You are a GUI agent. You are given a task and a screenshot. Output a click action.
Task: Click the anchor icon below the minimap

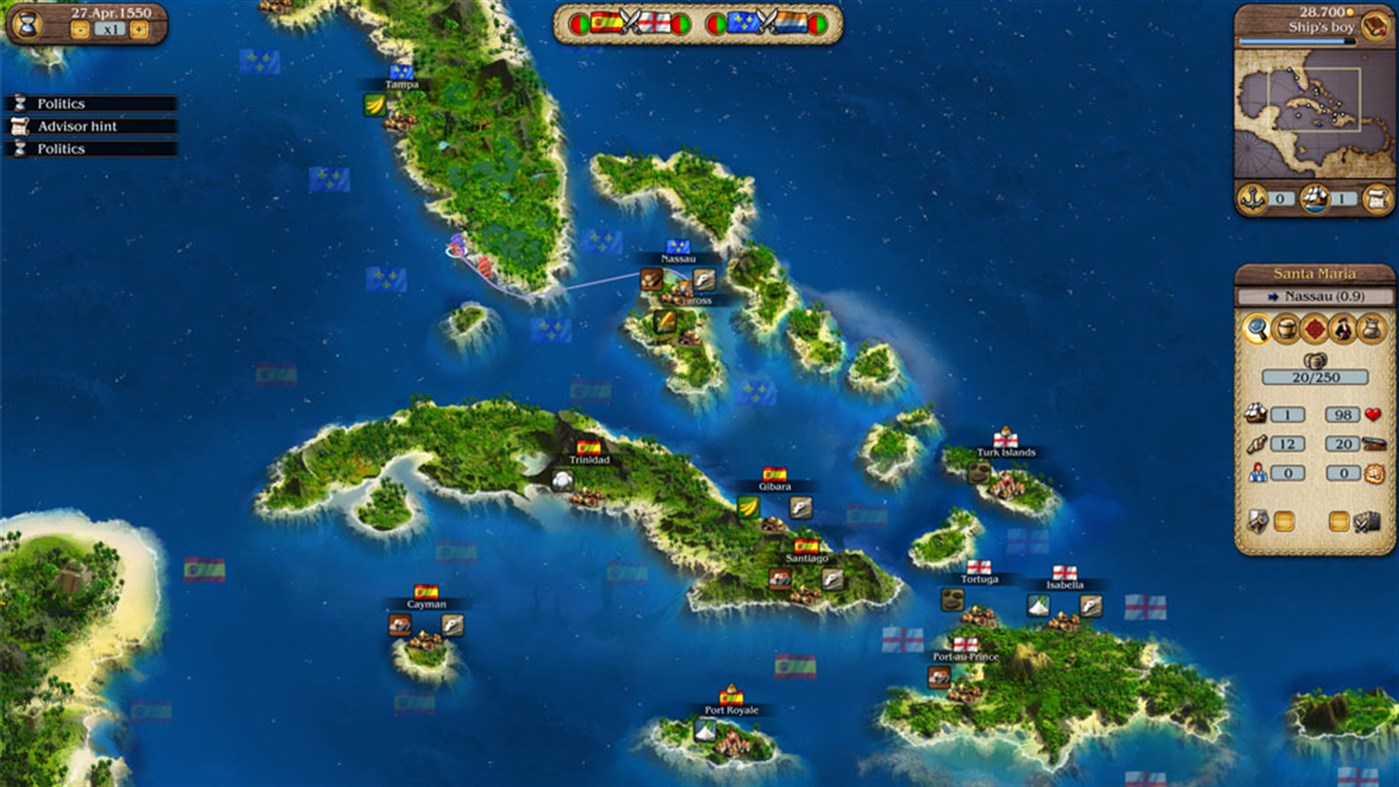pyautogui.click(x=1252, y=199)
